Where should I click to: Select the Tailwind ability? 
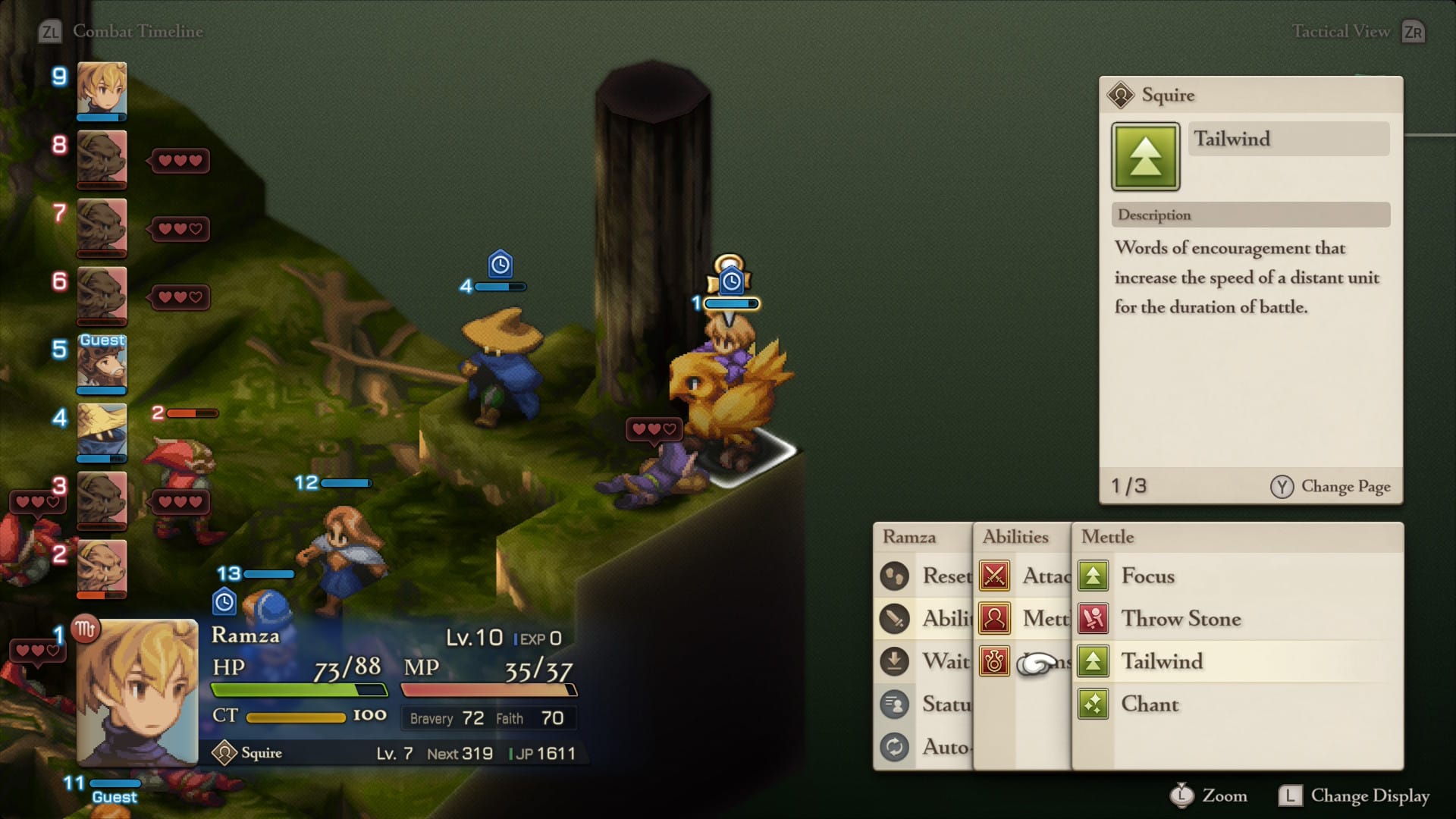click(1161, 661)
